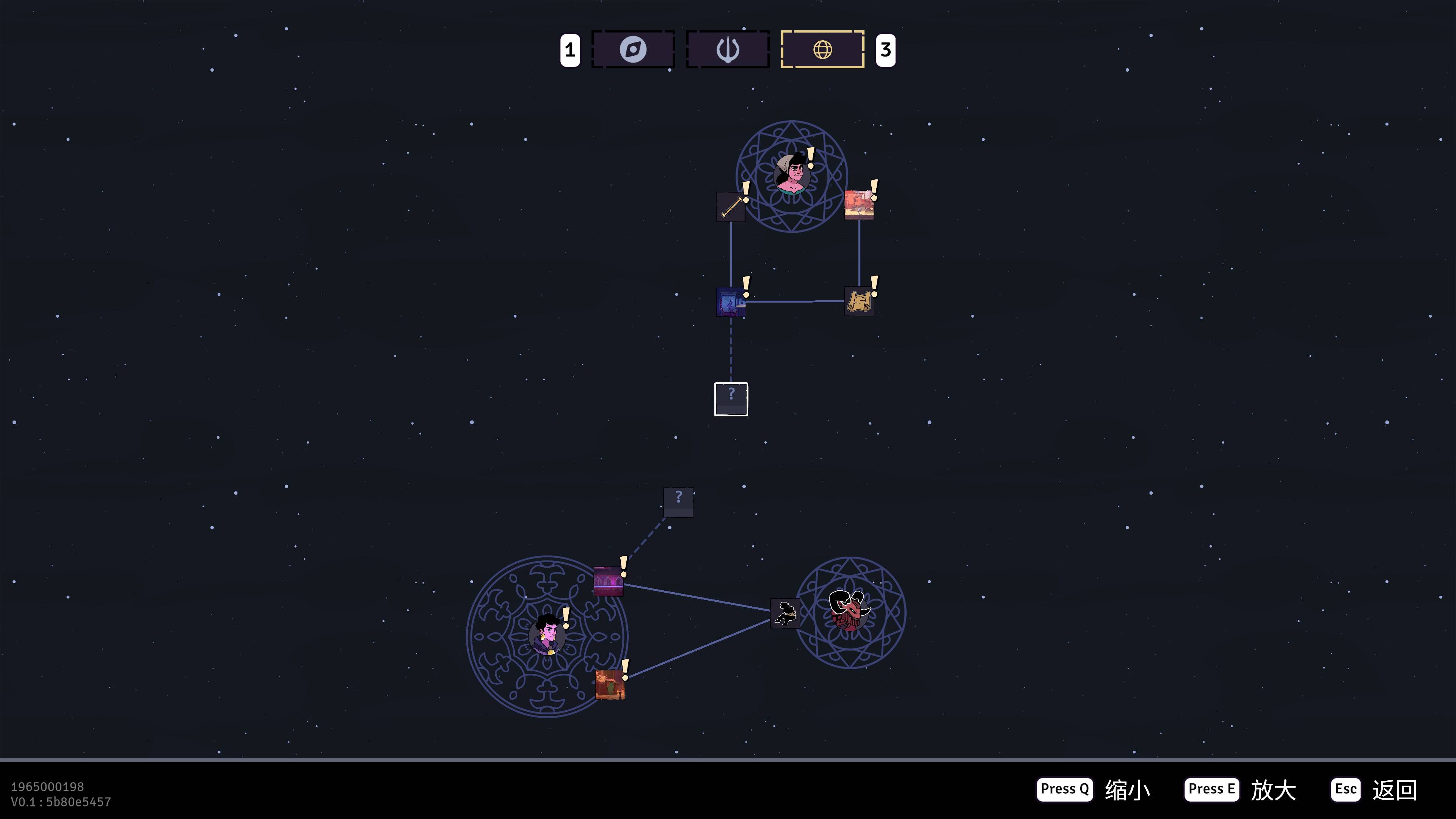The width and height of the screenshot is (1456, 819).
Task: Inspect the golden scroll node
Action: point(858,301)
